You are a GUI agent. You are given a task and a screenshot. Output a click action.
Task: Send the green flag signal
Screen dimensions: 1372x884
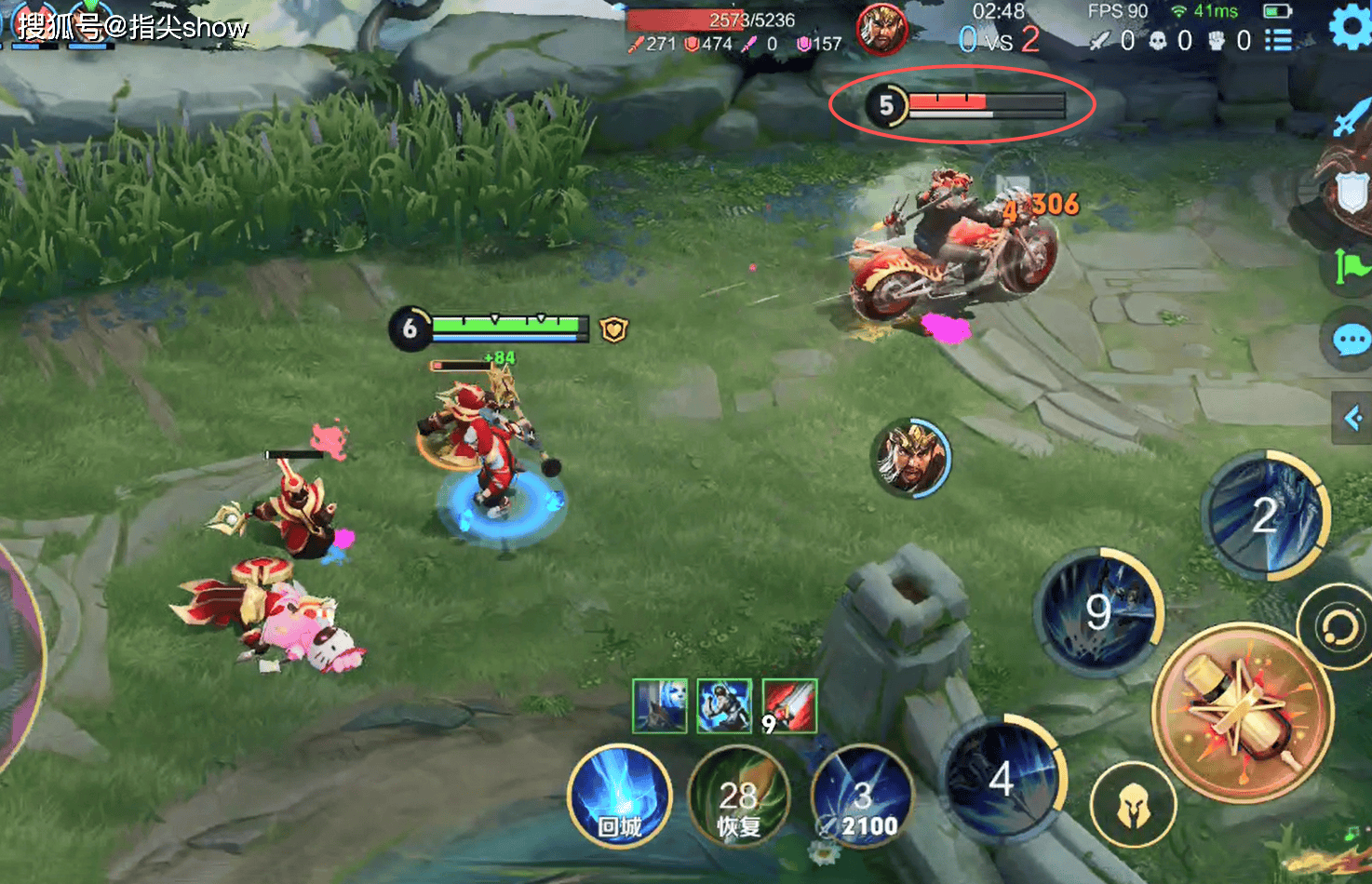coord(1349,267)
